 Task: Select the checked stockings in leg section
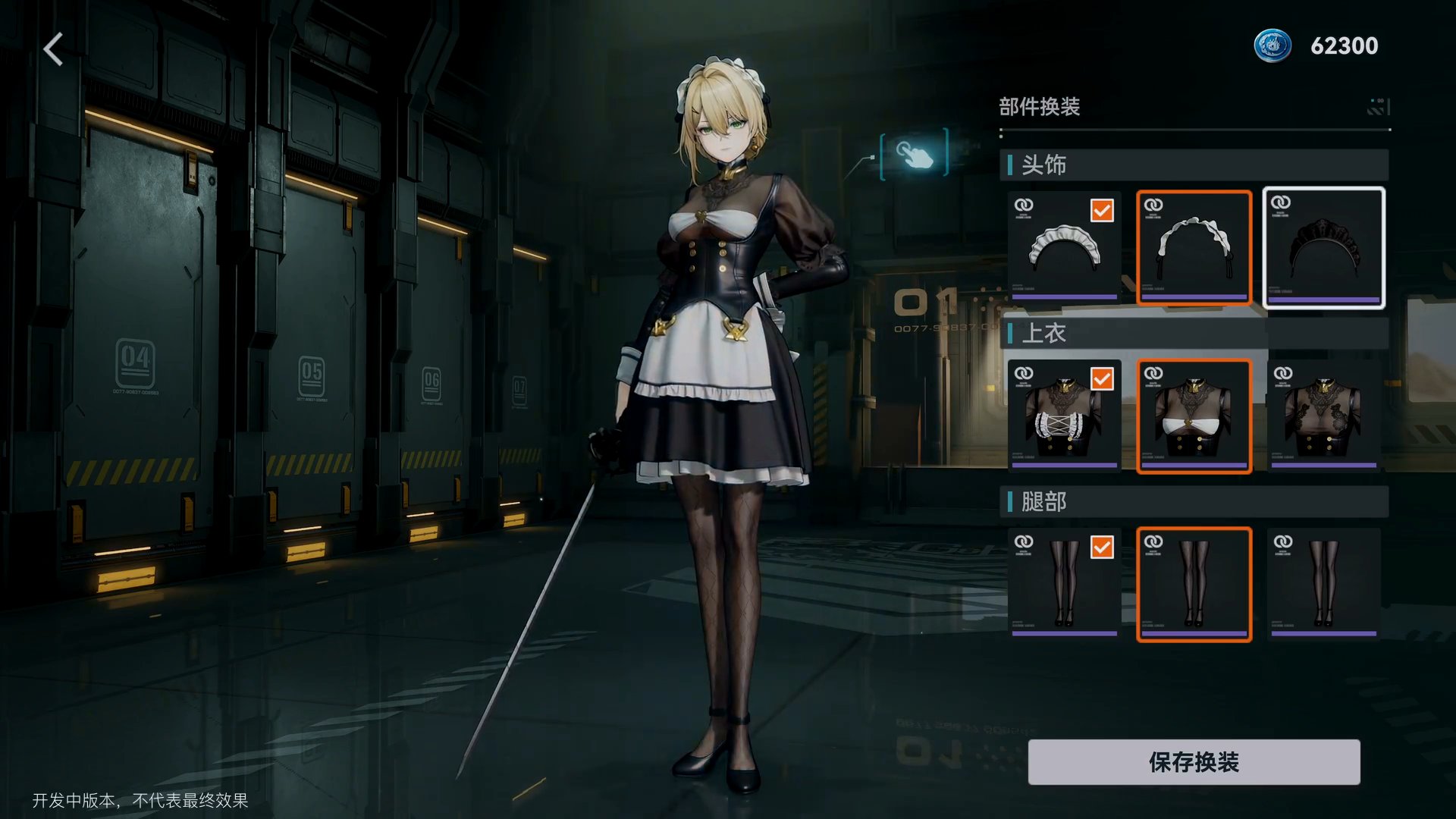click(1064, 585)
